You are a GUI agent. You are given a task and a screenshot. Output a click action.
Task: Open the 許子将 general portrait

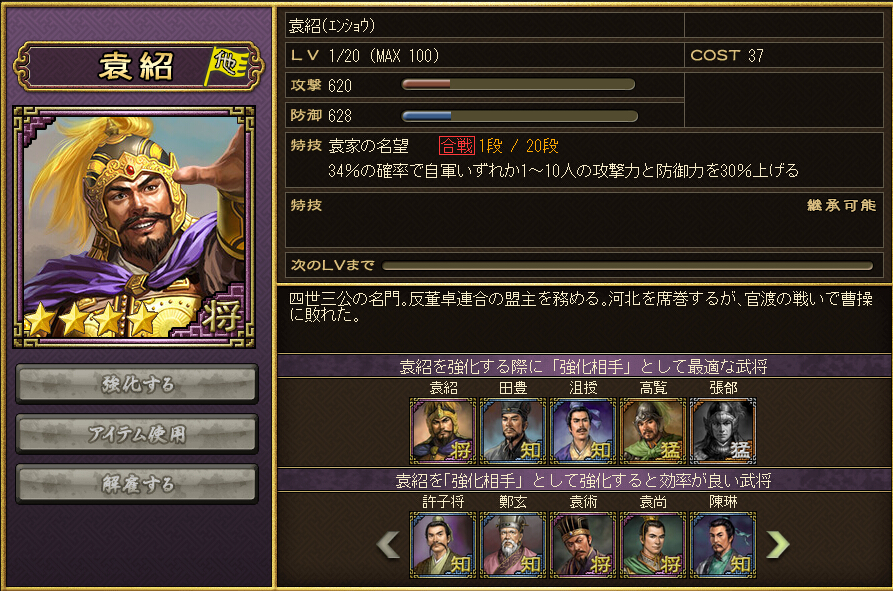coord(443,545)
